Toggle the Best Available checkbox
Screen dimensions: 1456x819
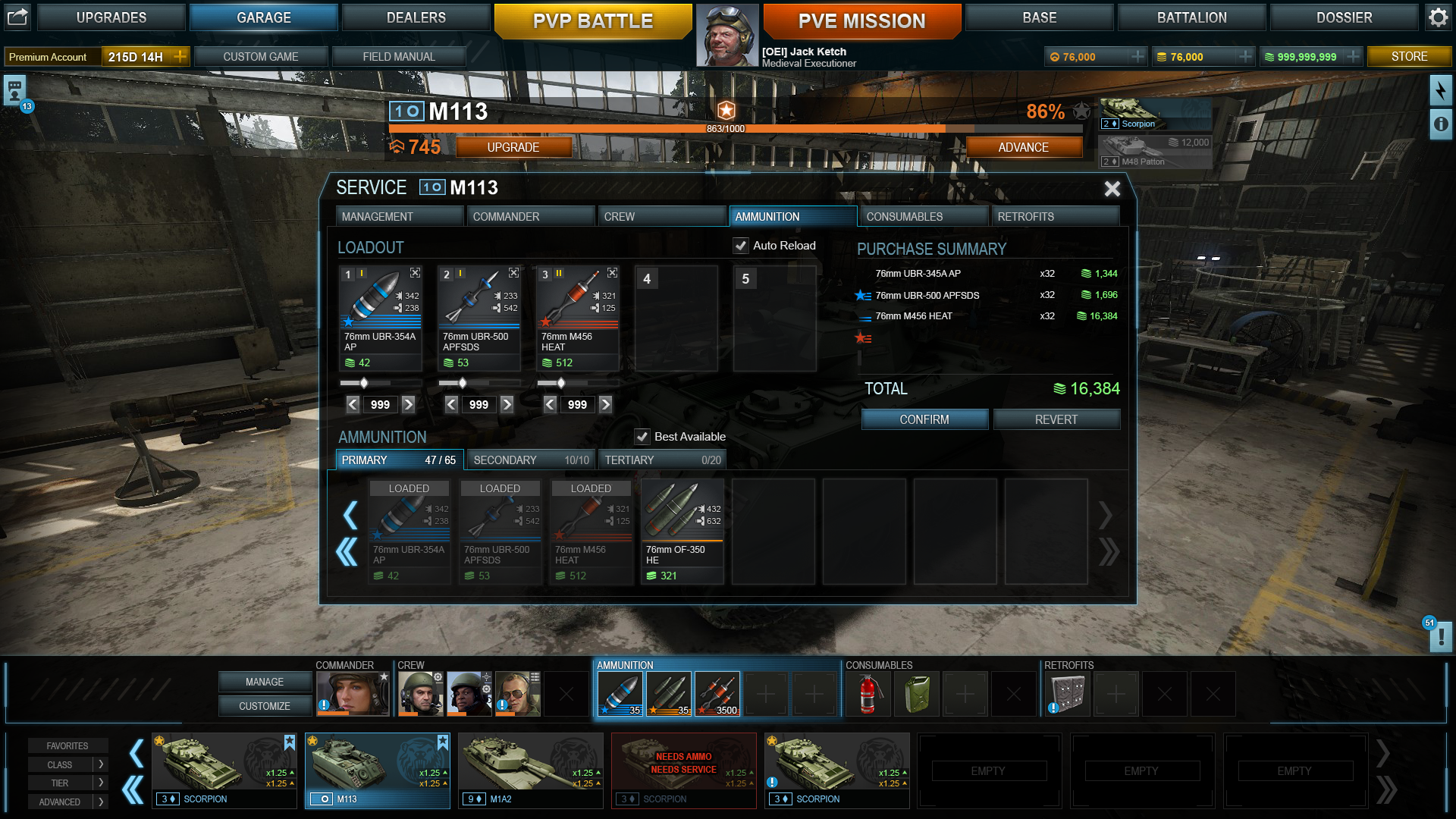[x=642, y=437]
